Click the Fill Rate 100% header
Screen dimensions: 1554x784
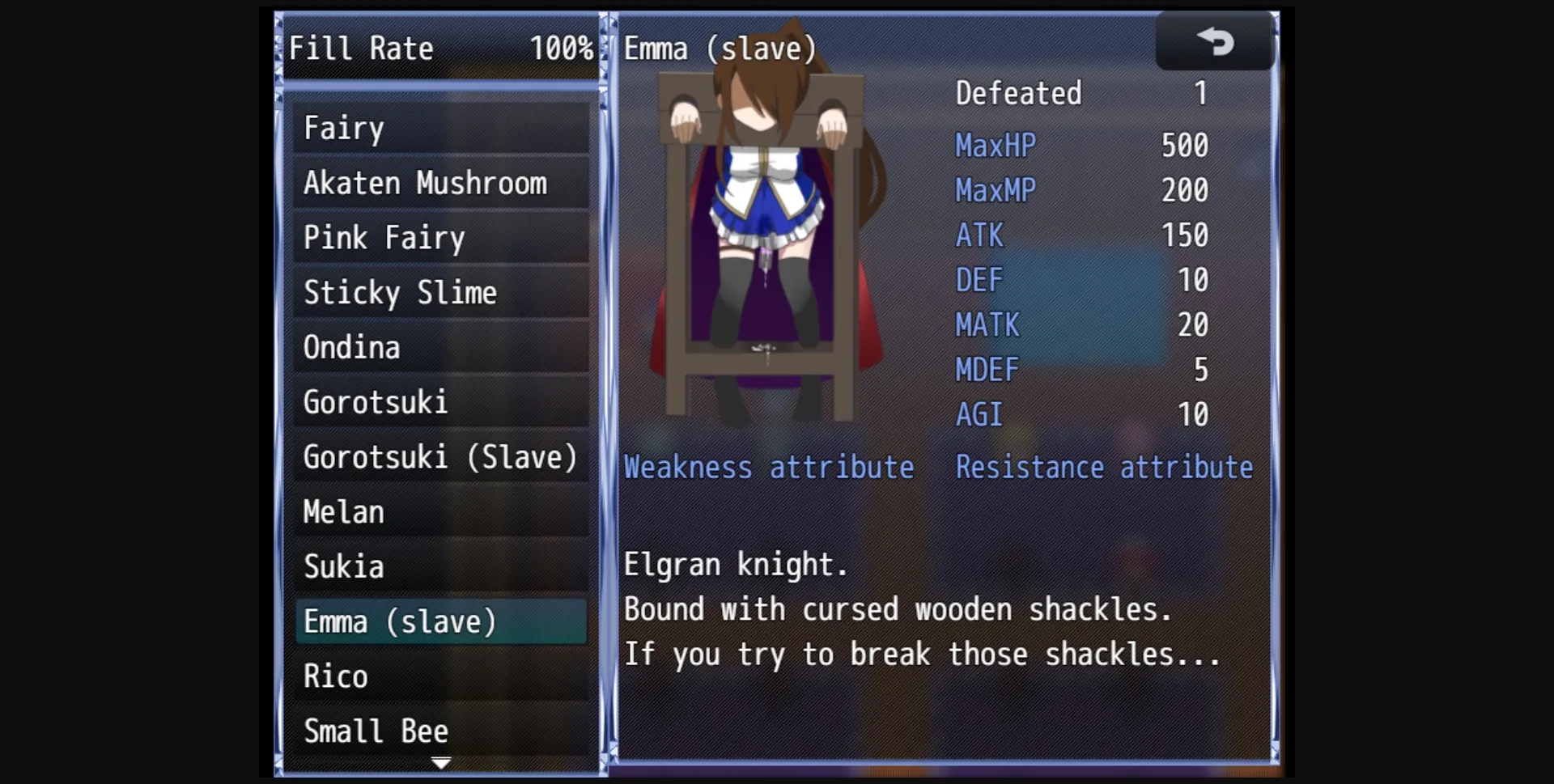pyautogui.click(x=442, y=48)
